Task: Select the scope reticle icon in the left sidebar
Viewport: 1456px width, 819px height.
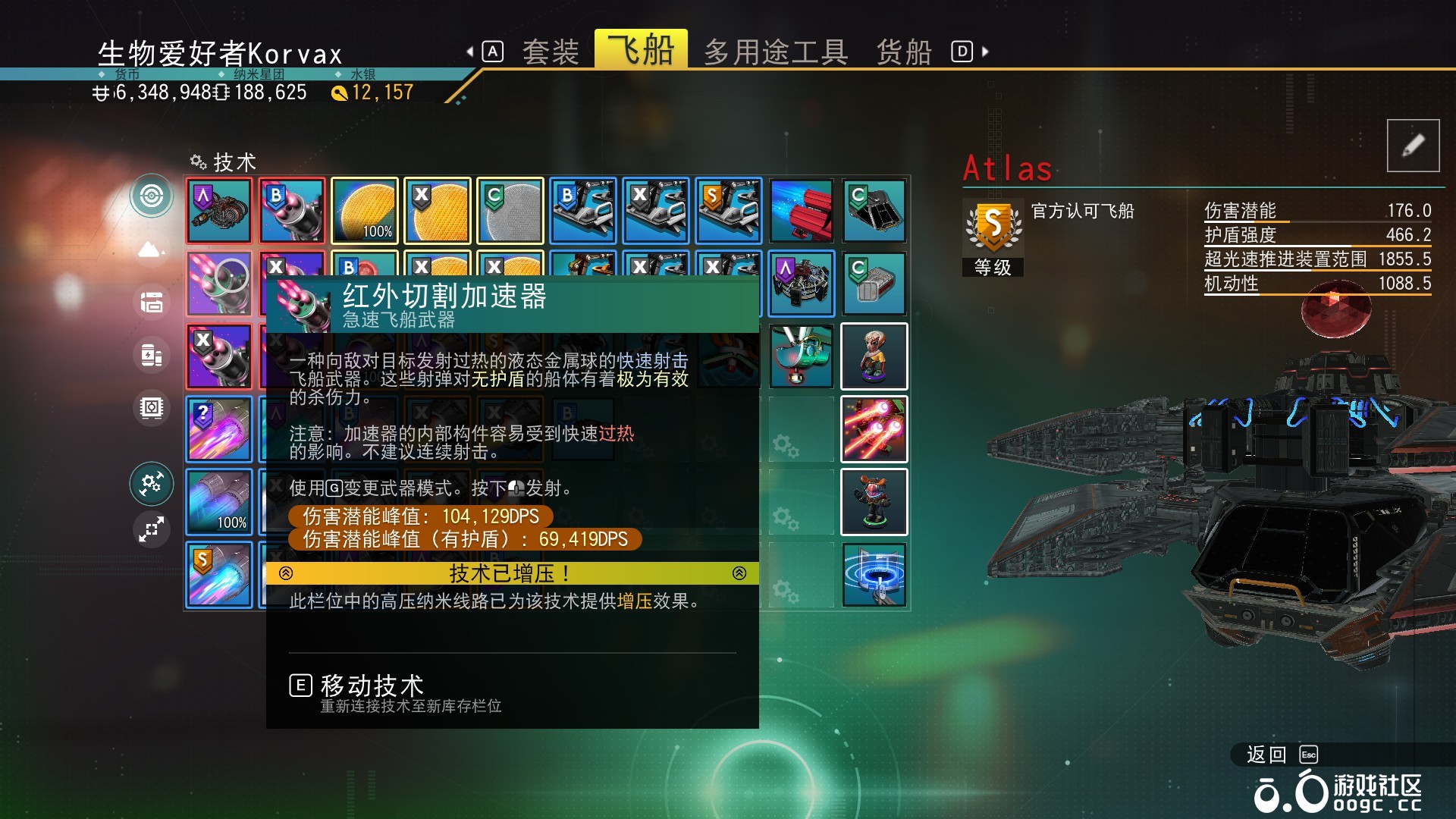Action: coord(152,195)
